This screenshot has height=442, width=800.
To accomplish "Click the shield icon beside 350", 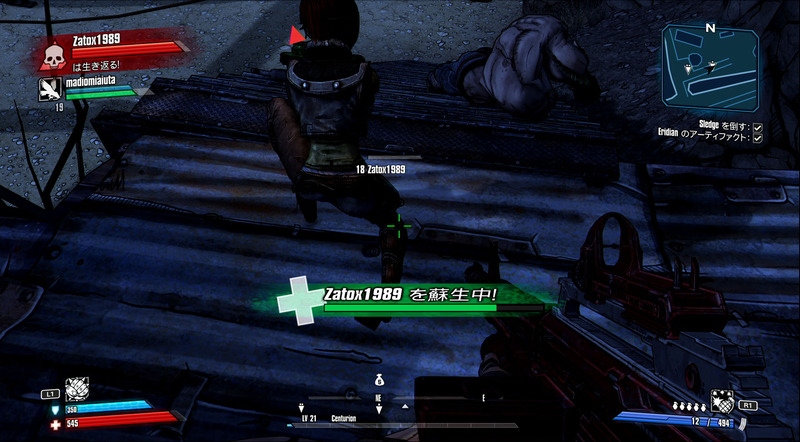I will pos(56,409).
